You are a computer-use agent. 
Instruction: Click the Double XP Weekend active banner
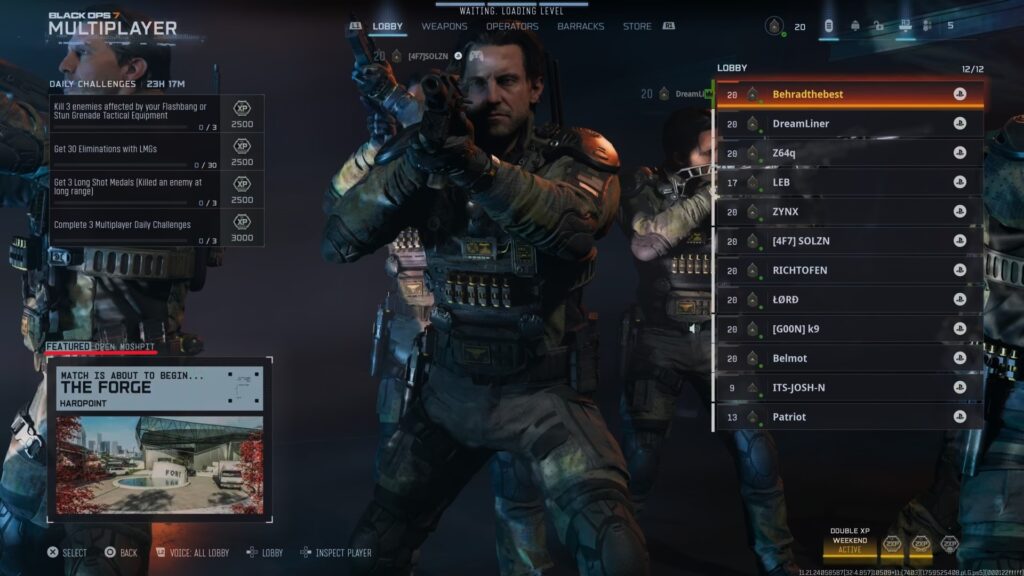(x=849, y=541)
